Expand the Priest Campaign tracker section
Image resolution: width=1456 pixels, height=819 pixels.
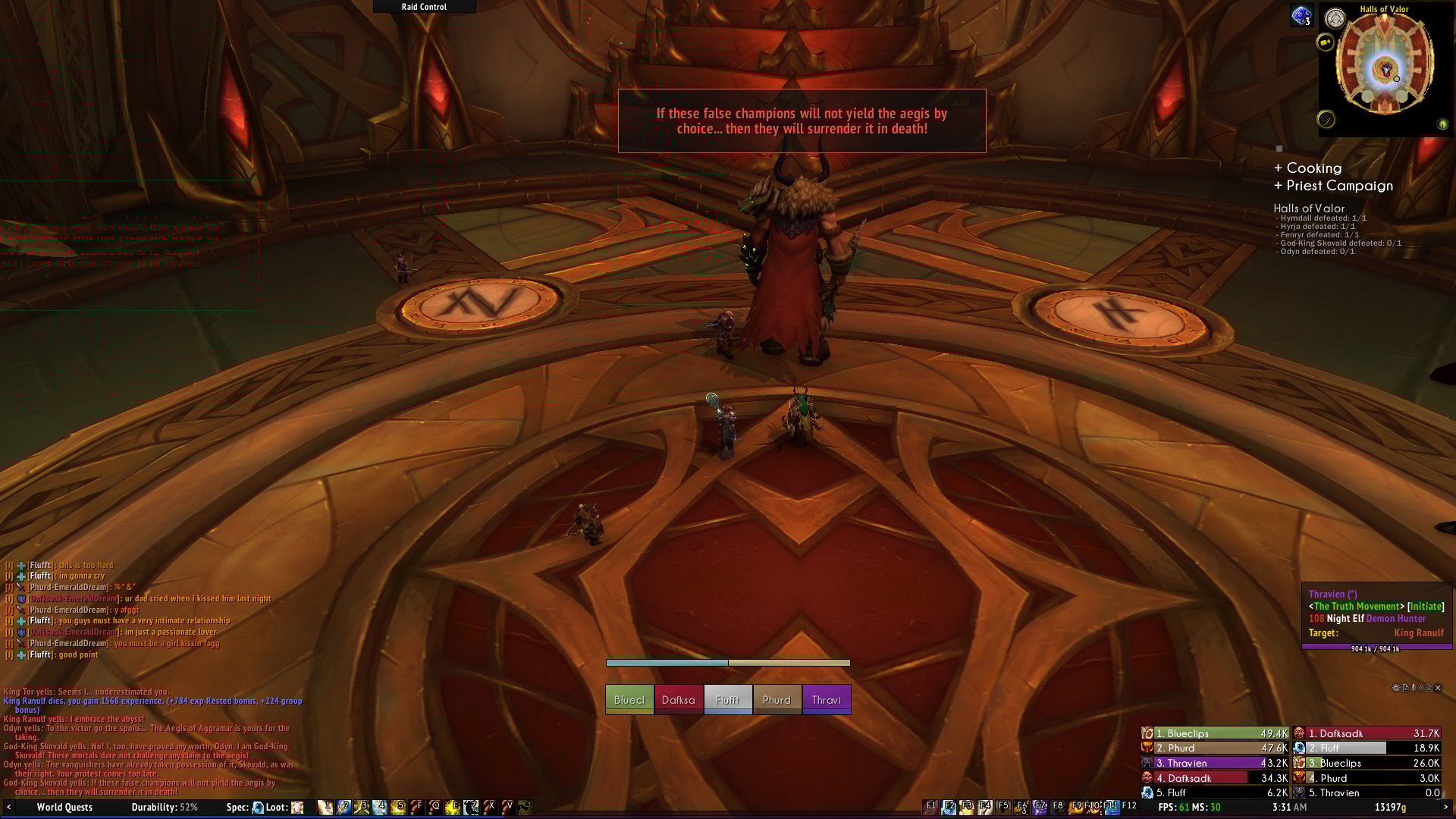pyautogui.click(x=1333, y=186)
